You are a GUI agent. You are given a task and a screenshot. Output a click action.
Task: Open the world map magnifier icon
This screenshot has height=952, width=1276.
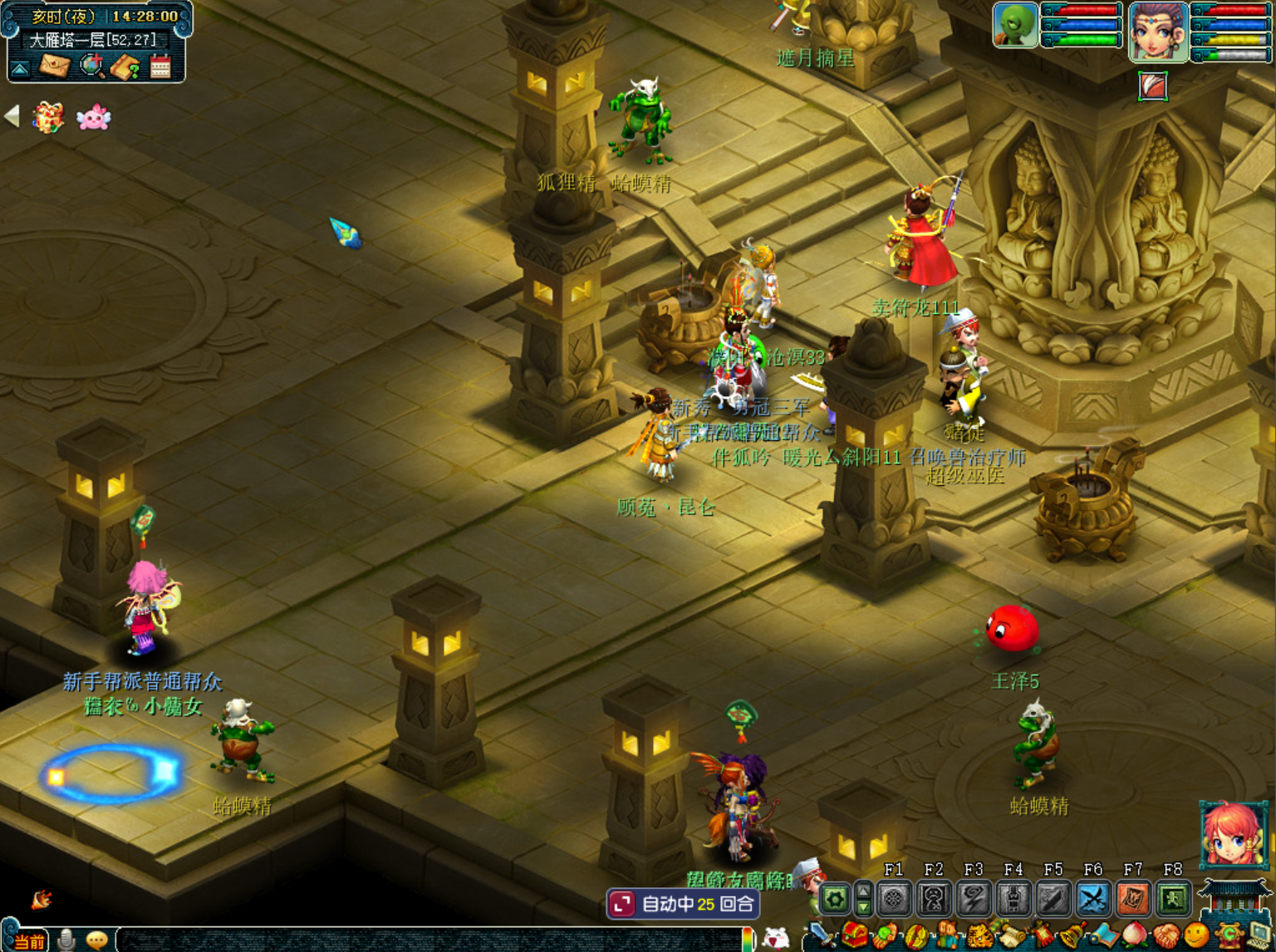[x=91, y=65]
